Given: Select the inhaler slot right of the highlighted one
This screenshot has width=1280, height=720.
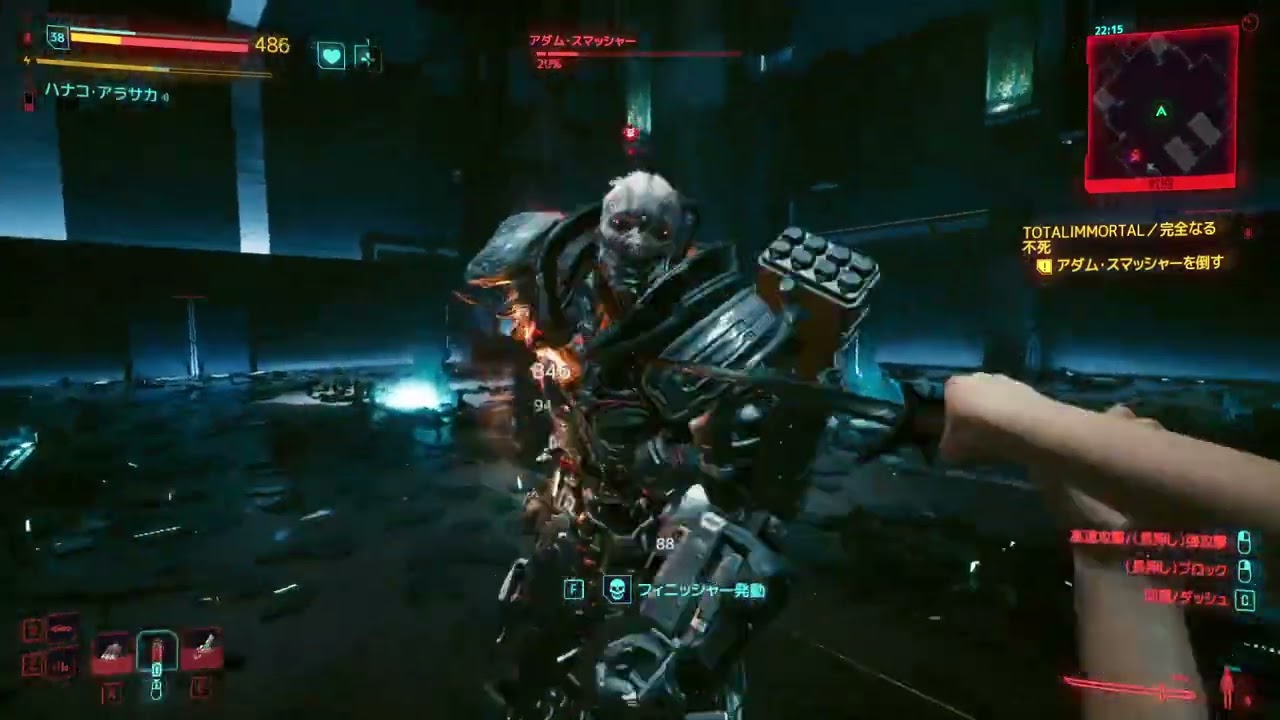Looking at the screenshot, I should tap(201, 650).
